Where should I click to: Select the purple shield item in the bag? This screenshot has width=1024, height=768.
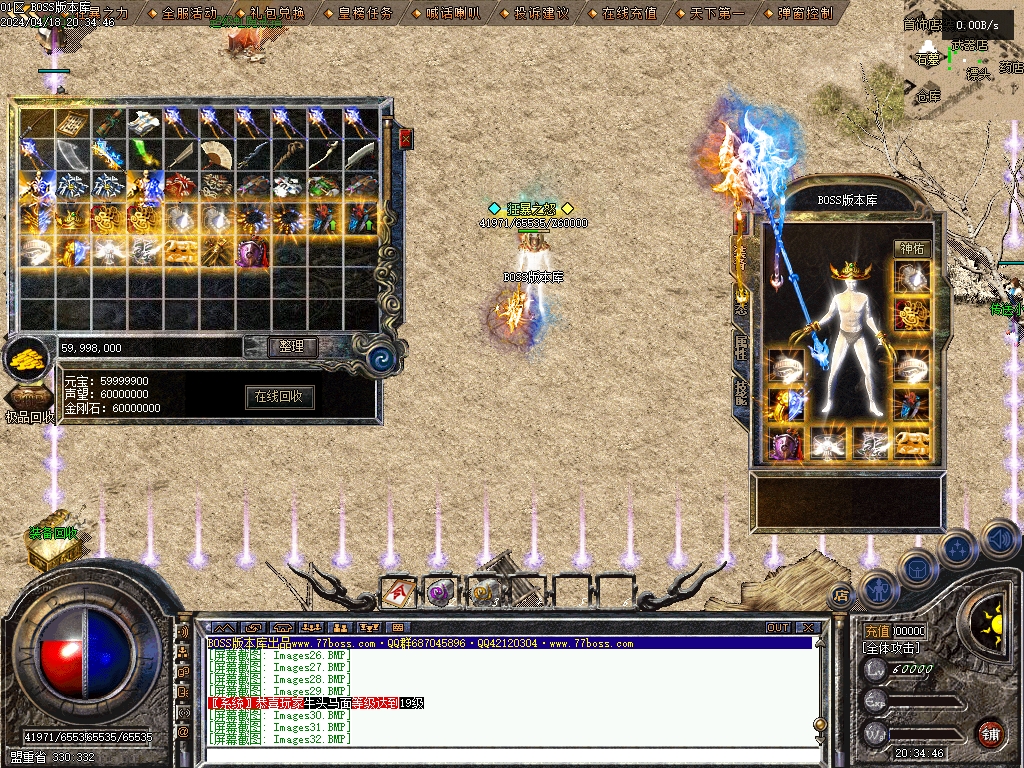coord(251,252)
